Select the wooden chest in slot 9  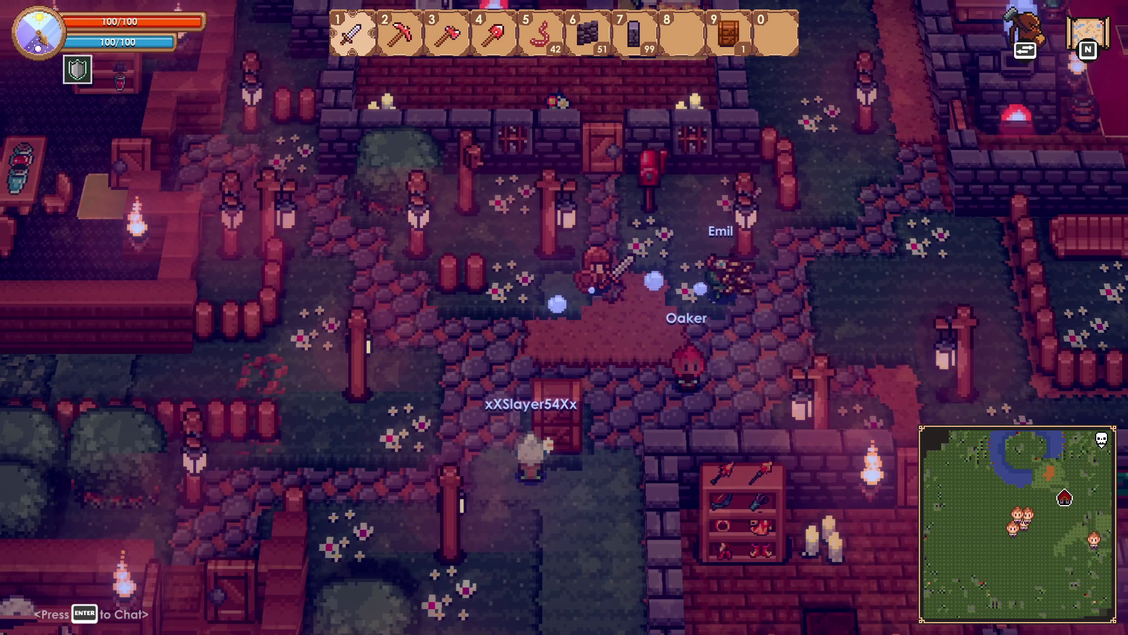[729, 35]
